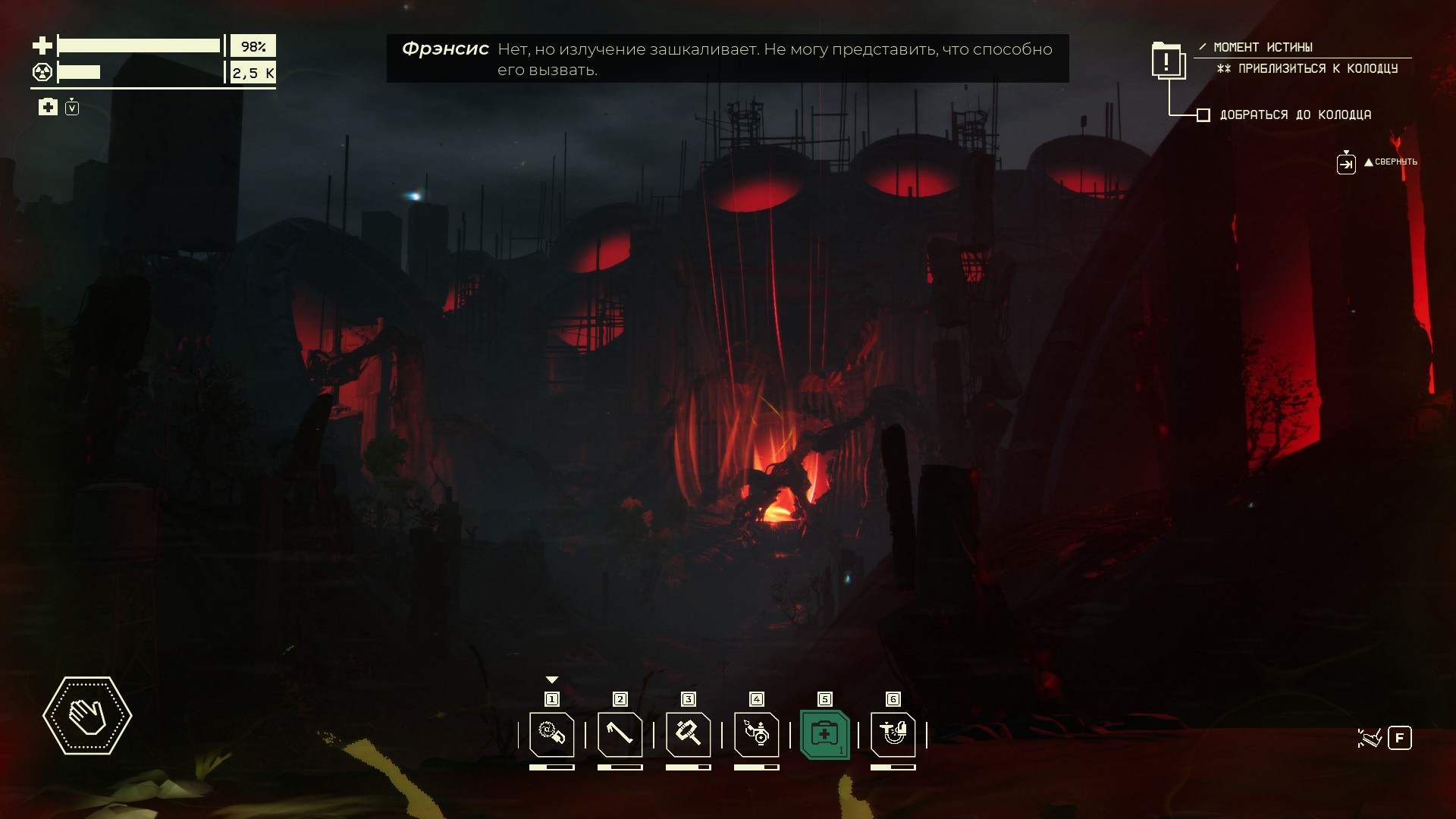Activate the hexagonal hand interaction icon

coord(87,715)
